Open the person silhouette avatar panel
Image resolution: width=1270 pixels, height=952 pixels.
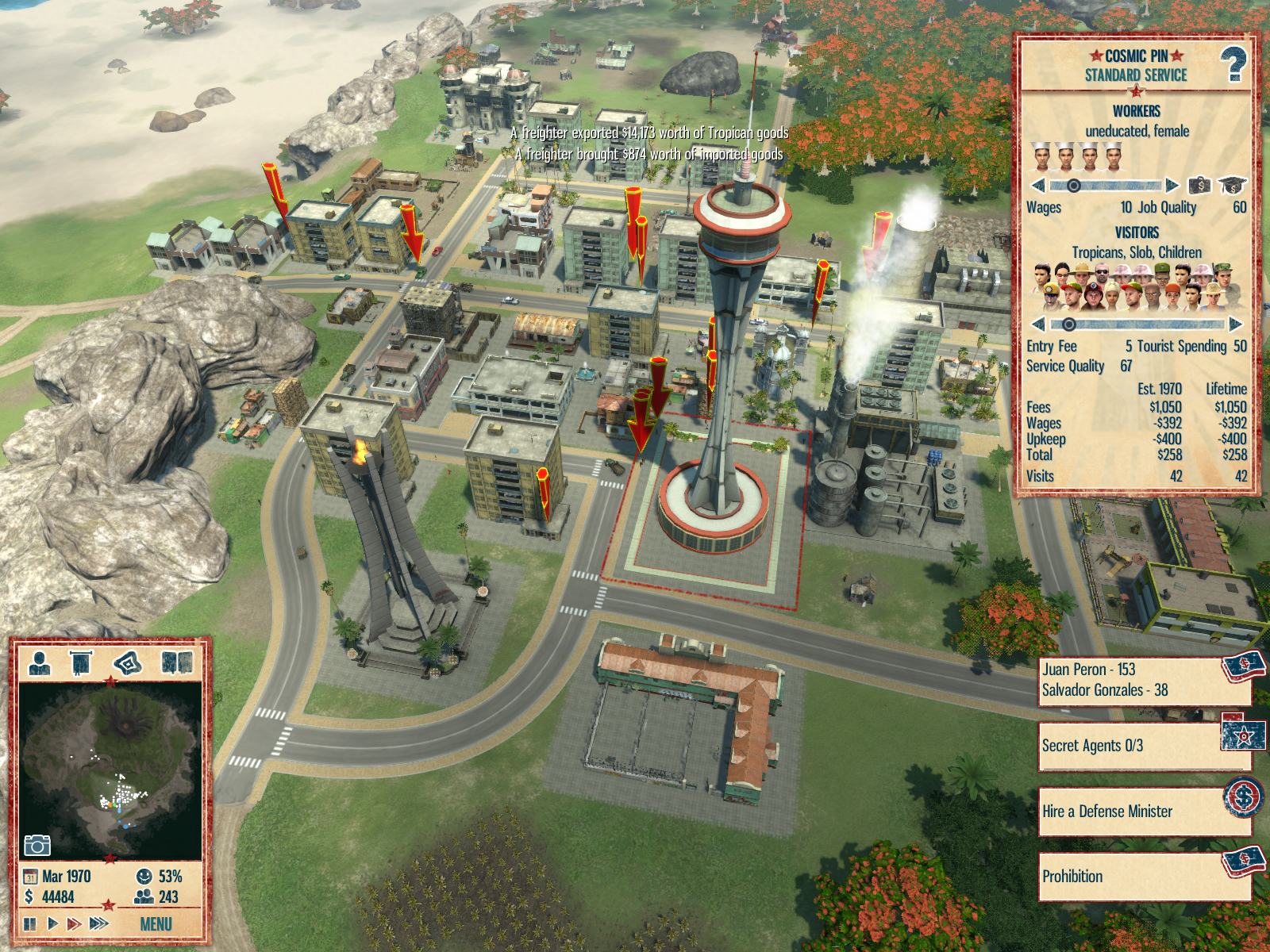(x=40, y=662)
